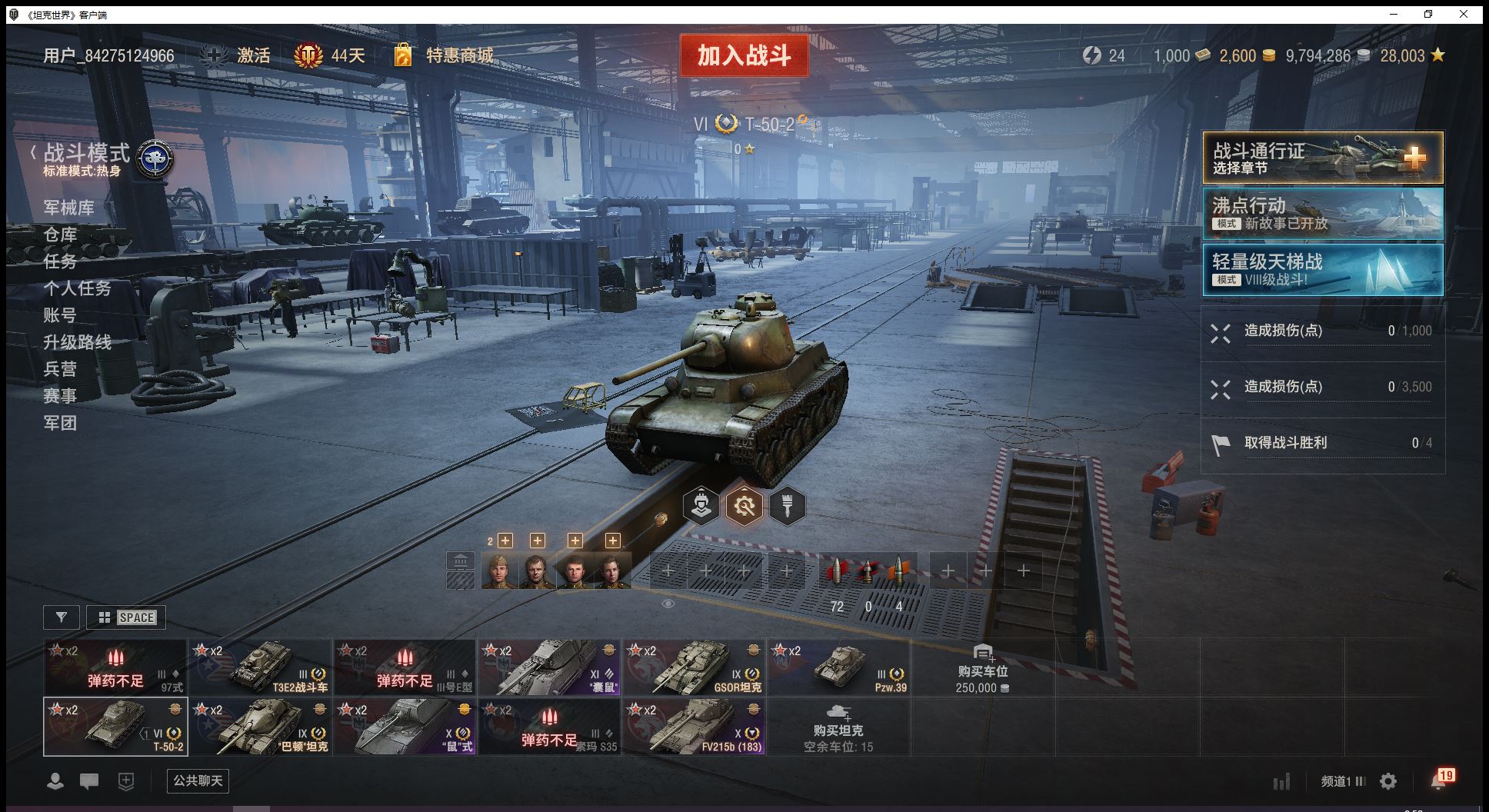
Task: Open 升级路线 tech tree
Action: (x=77, y=342)
